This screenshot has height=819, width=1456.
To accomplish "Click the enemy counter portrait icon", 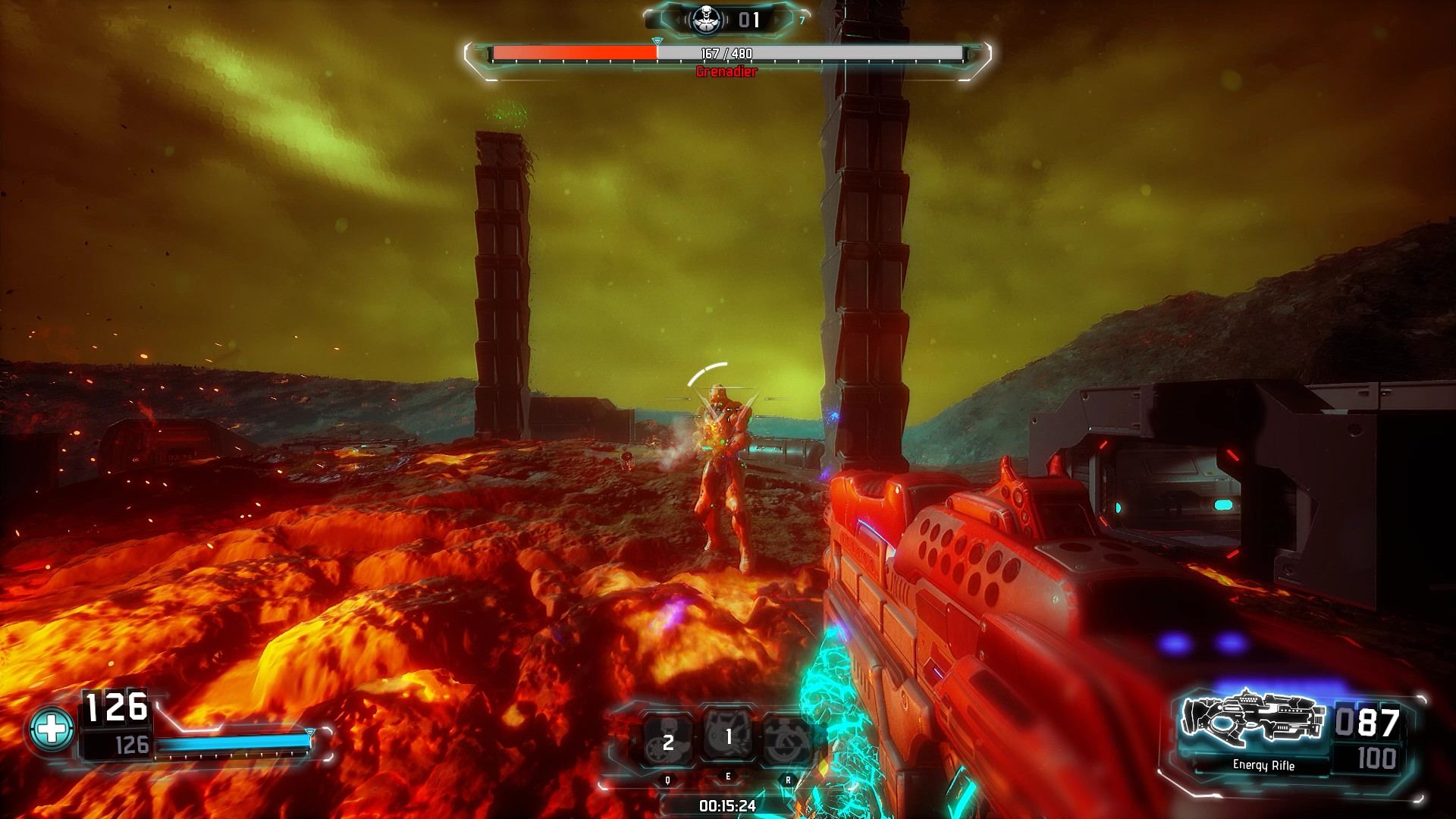I will tap(706, 19).
